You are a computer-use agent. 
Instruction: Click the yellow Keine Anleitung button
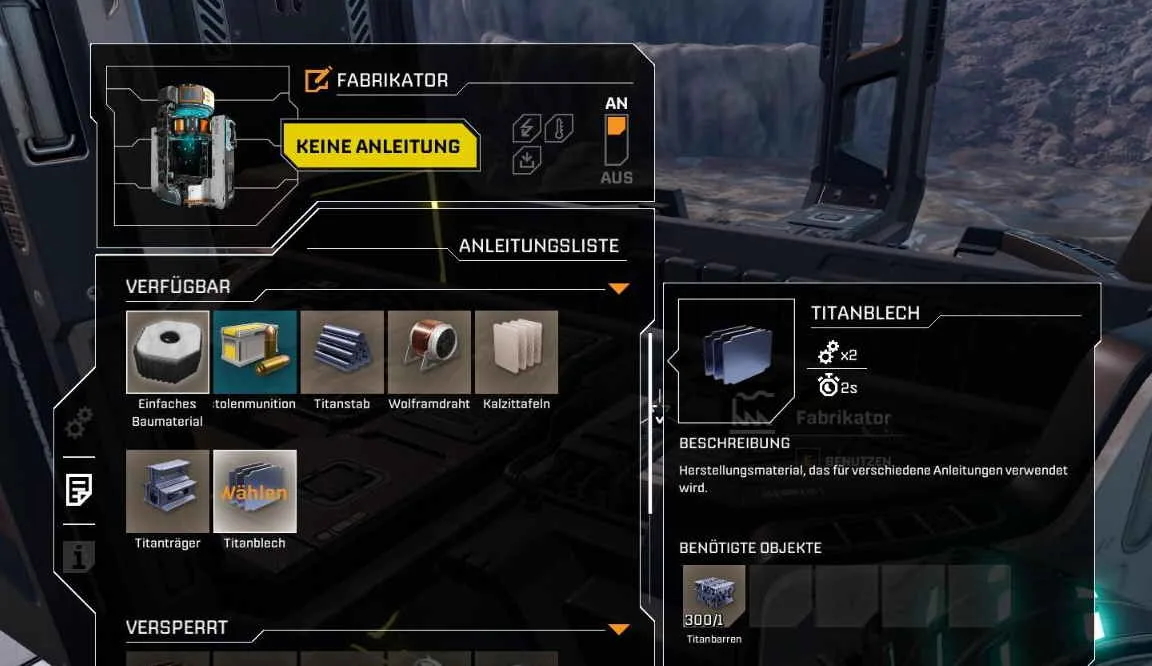coord(378,146)
